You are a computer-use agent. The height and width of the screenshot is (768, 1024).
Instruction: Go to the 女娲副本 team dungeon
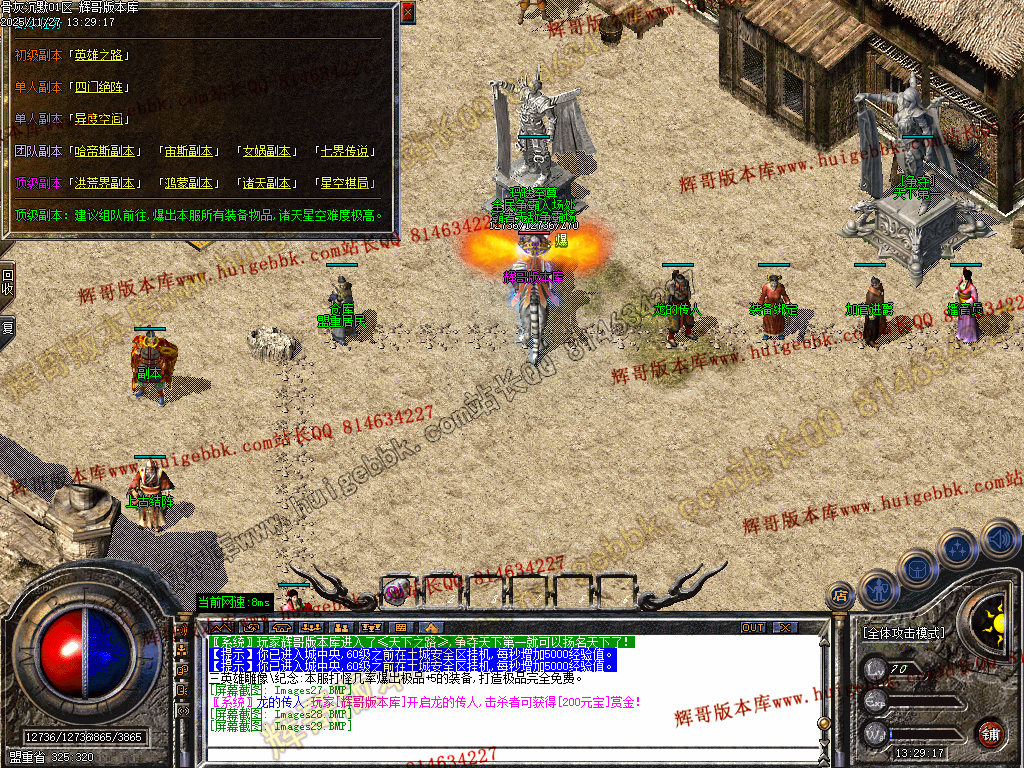267,151
